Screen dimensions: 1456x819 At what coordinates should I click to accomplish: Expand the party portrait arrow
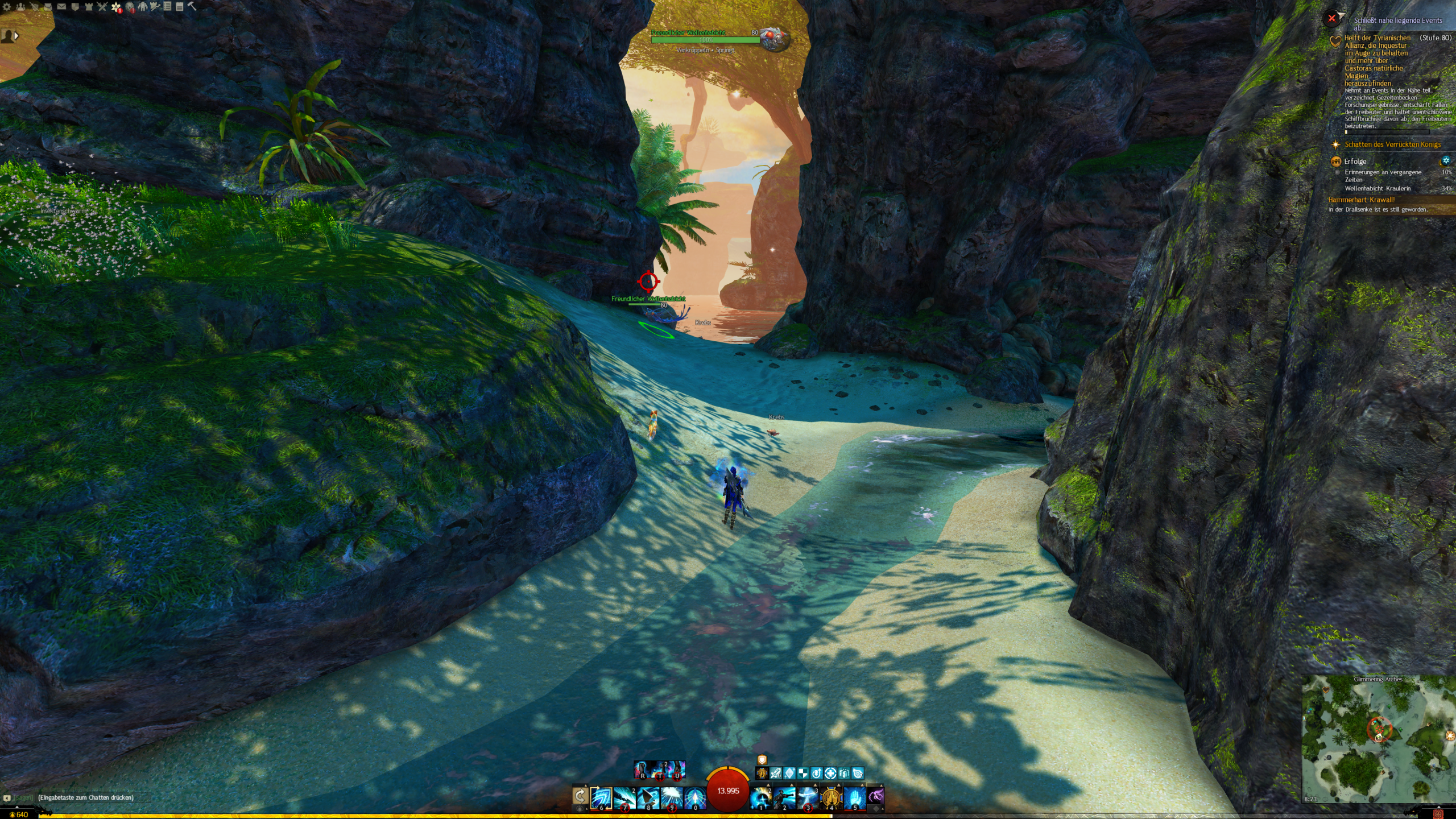pyautogui.click(x=16, y=36)
